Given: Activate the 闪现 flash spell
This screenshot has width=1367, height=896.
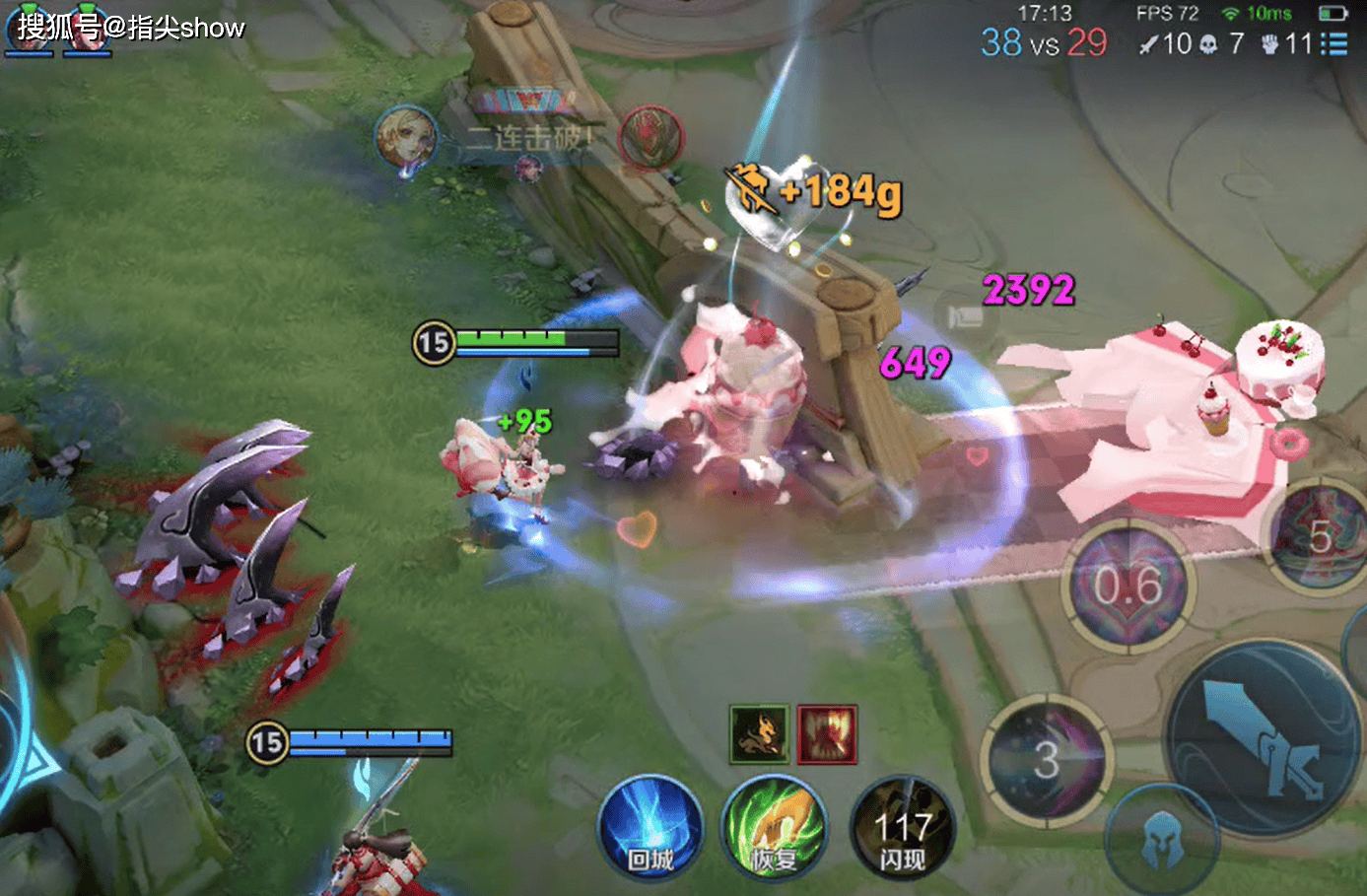Looking at the screenshot, I should [901, 830].
